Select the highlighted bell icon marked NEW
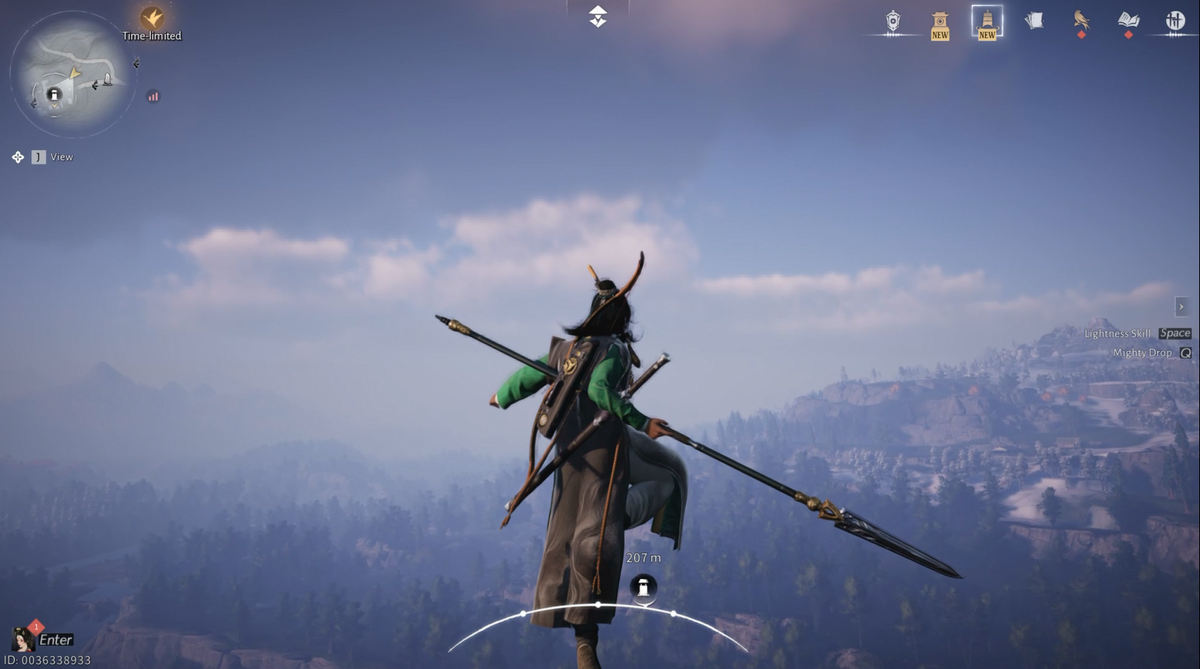1200x669 pixels. 987,22
